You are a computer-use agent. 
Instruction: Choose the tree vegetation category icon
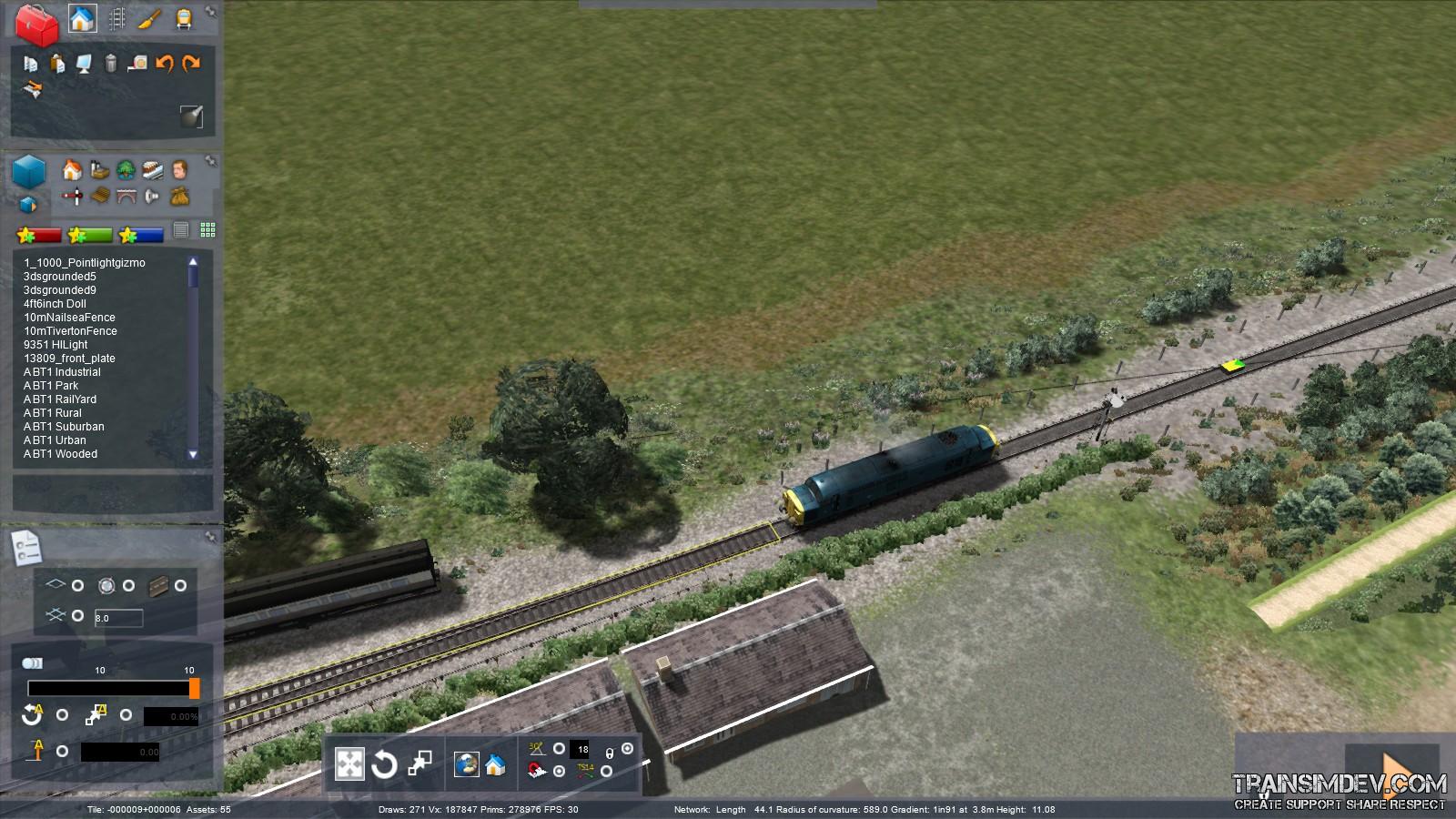(126, 169)
